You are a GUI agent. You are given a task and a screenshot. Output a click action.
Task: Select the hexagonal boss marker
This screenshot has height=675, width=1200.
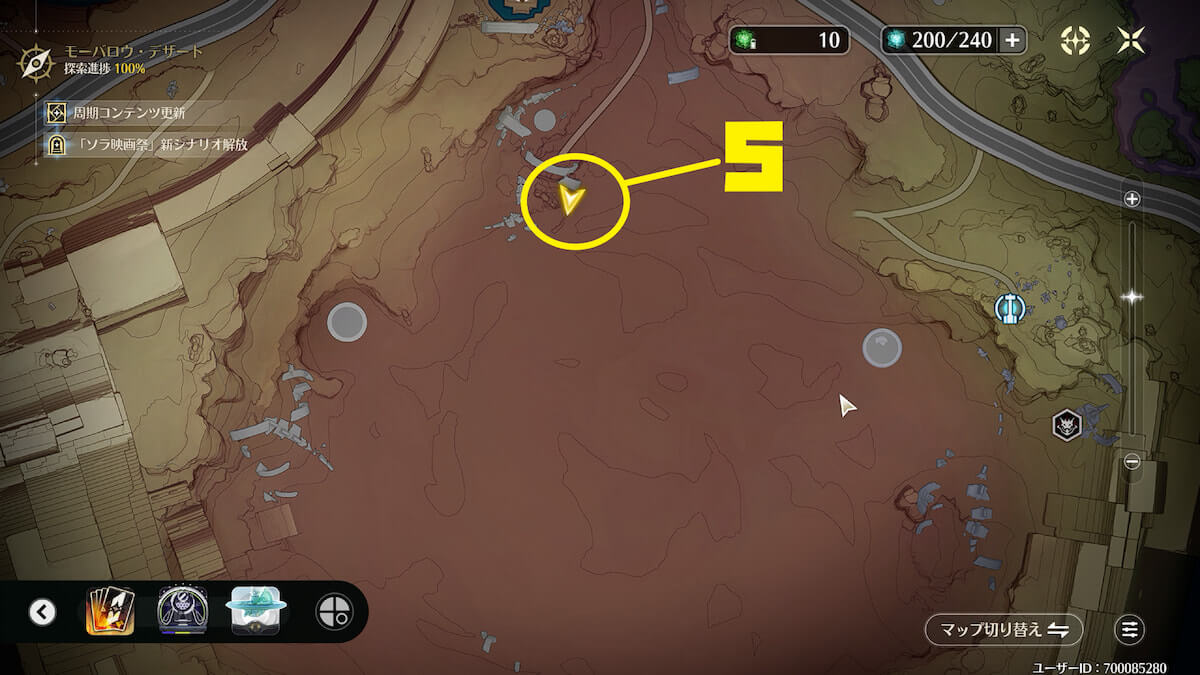tap(1067, 426)
